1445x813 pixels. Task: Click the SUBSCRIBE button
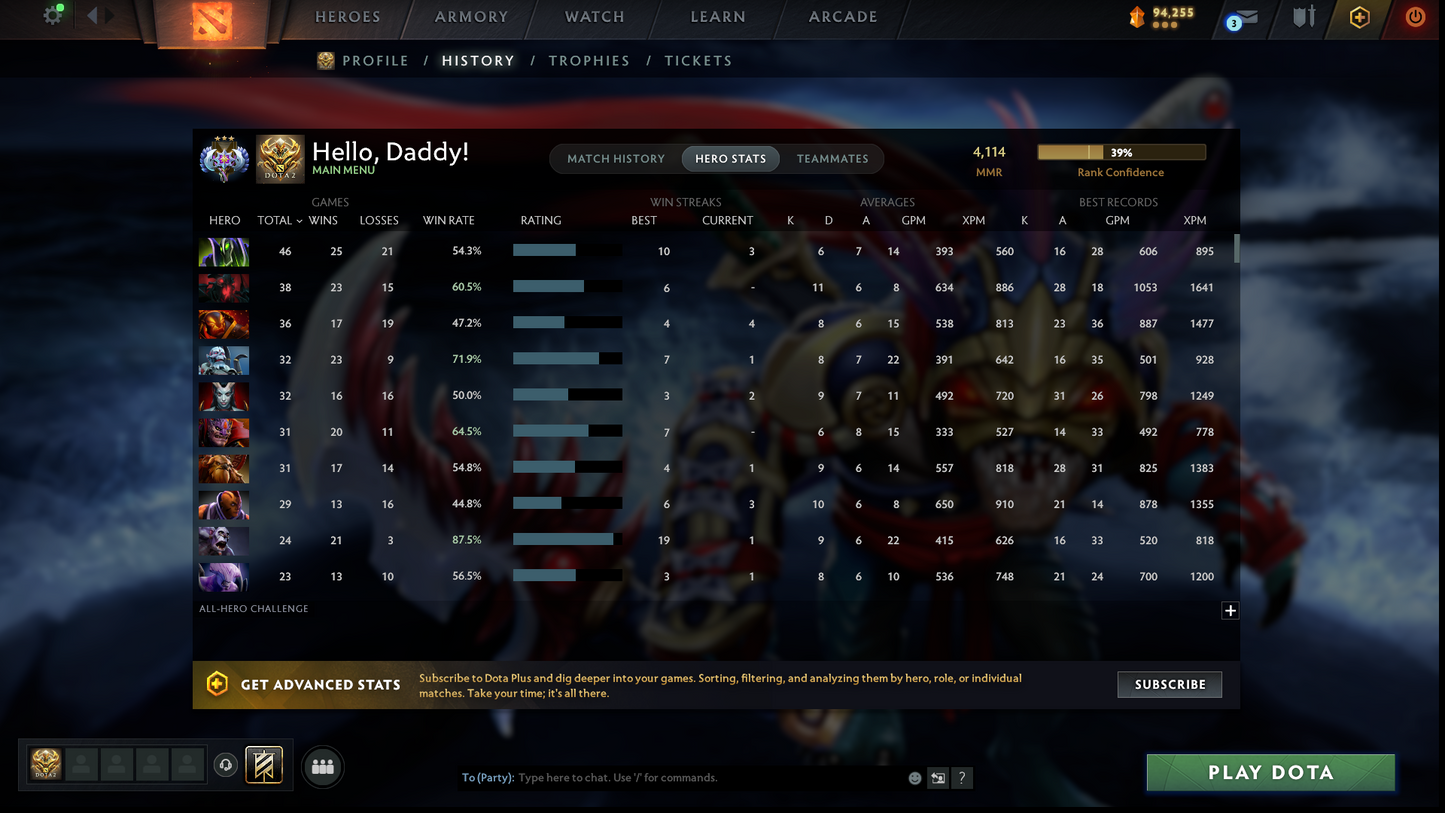[x=1169, y=684]
